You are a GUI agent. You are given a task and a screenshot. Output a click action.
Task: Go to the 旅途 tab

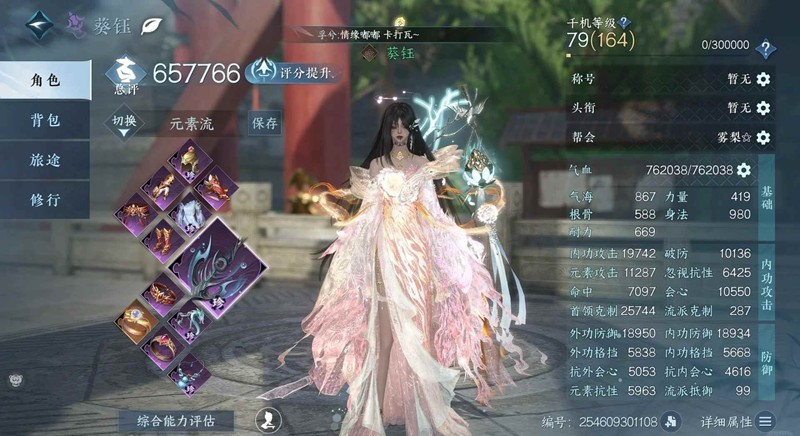coord(45,160)
